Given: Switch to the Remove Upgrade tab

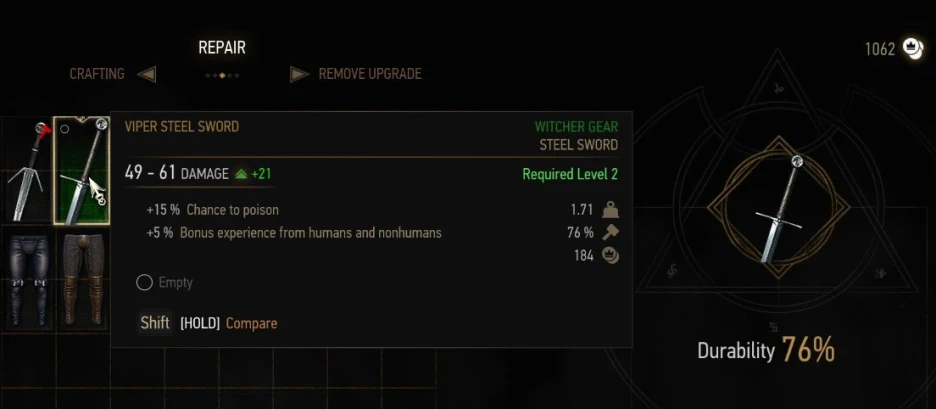Looking at the screenshot, I should click(x=369, y=74).
